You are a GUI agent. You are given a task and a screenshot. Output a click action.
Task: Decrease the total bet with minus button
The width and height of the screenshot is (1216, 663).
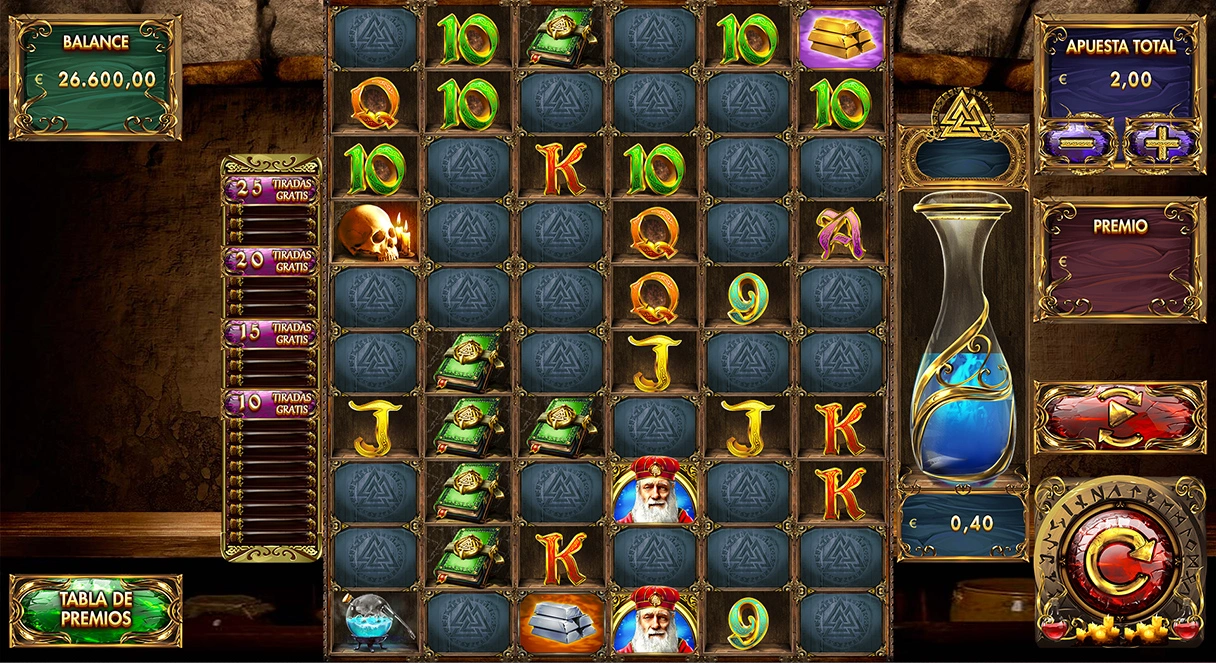1076,145
